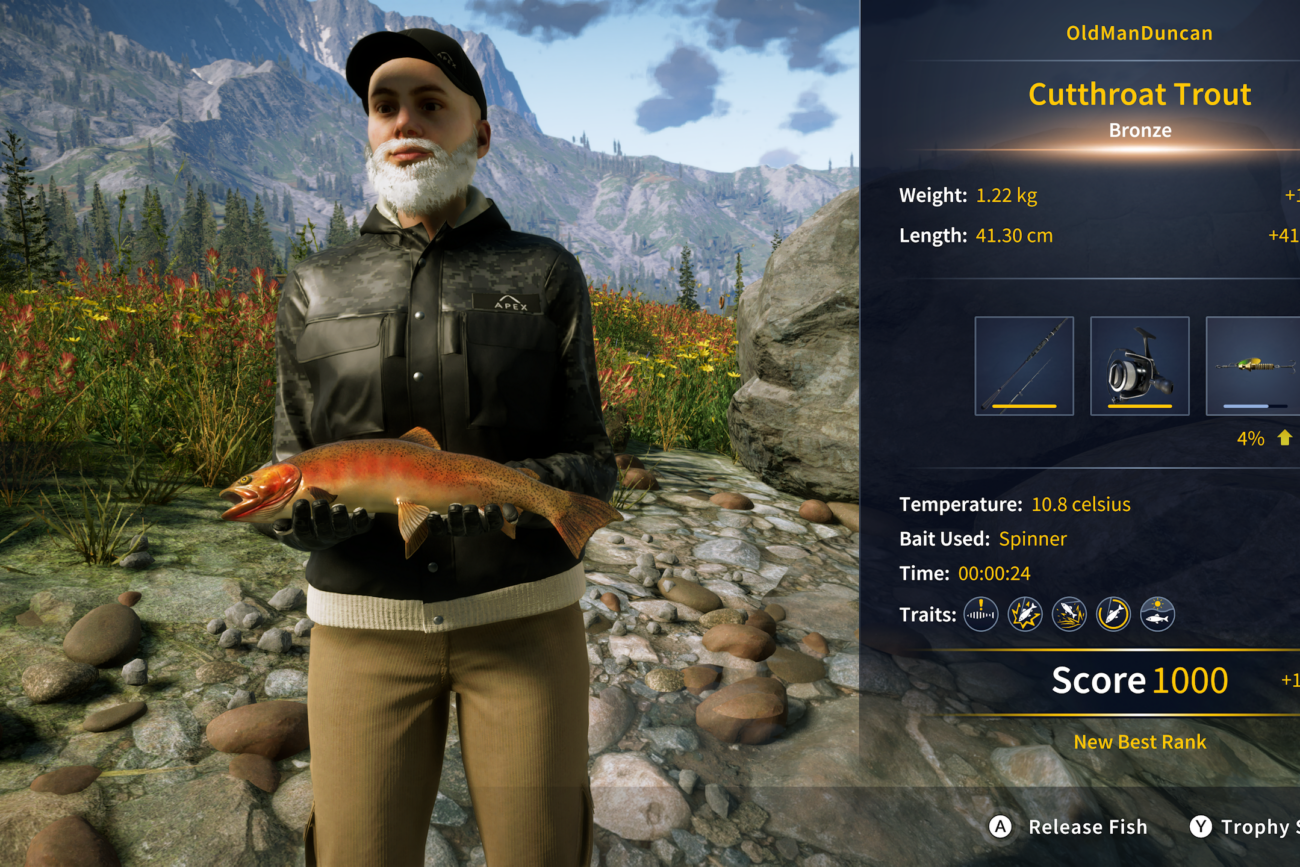1300x867 pixels.
Task: Select the spinning reel equipment slot
Action: click(x=1139, y=366)
